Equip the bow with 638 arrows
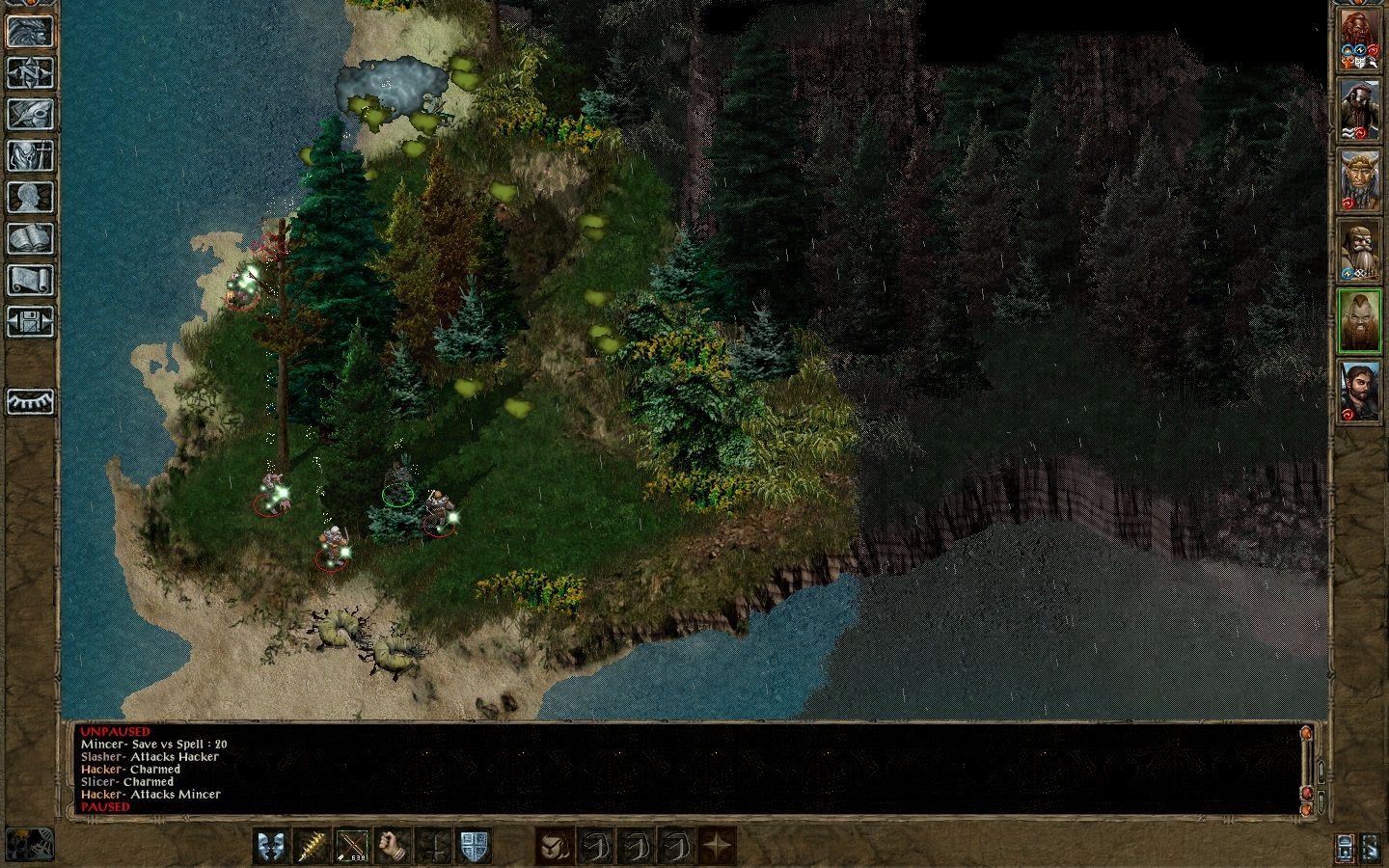Image resolution: width=1389 pixels, height=868 pixels. [352, 846]
